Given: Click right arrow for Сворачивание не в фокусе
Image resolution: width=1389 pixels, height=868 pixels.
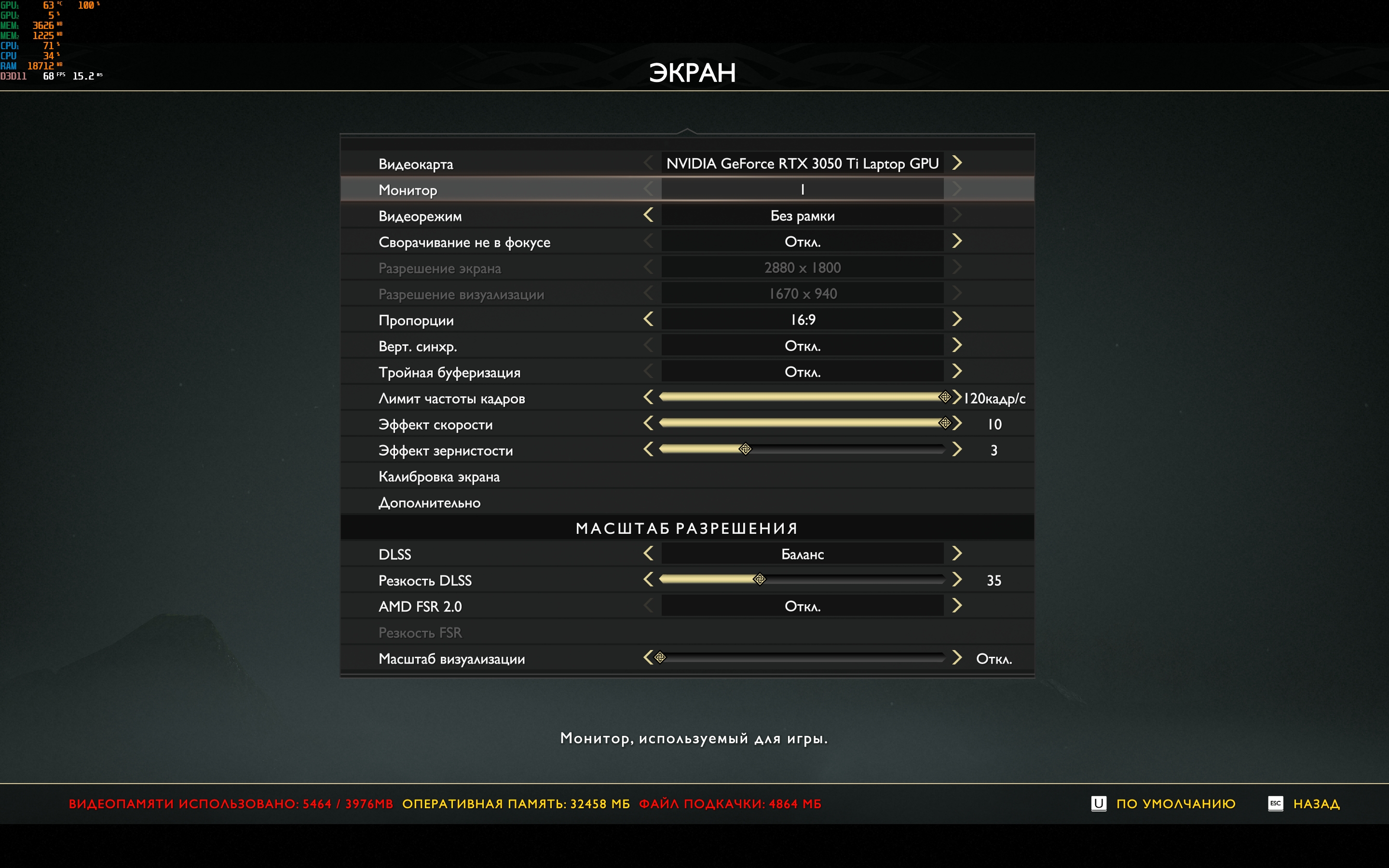Looking at the screenshot, I should 956,241.
